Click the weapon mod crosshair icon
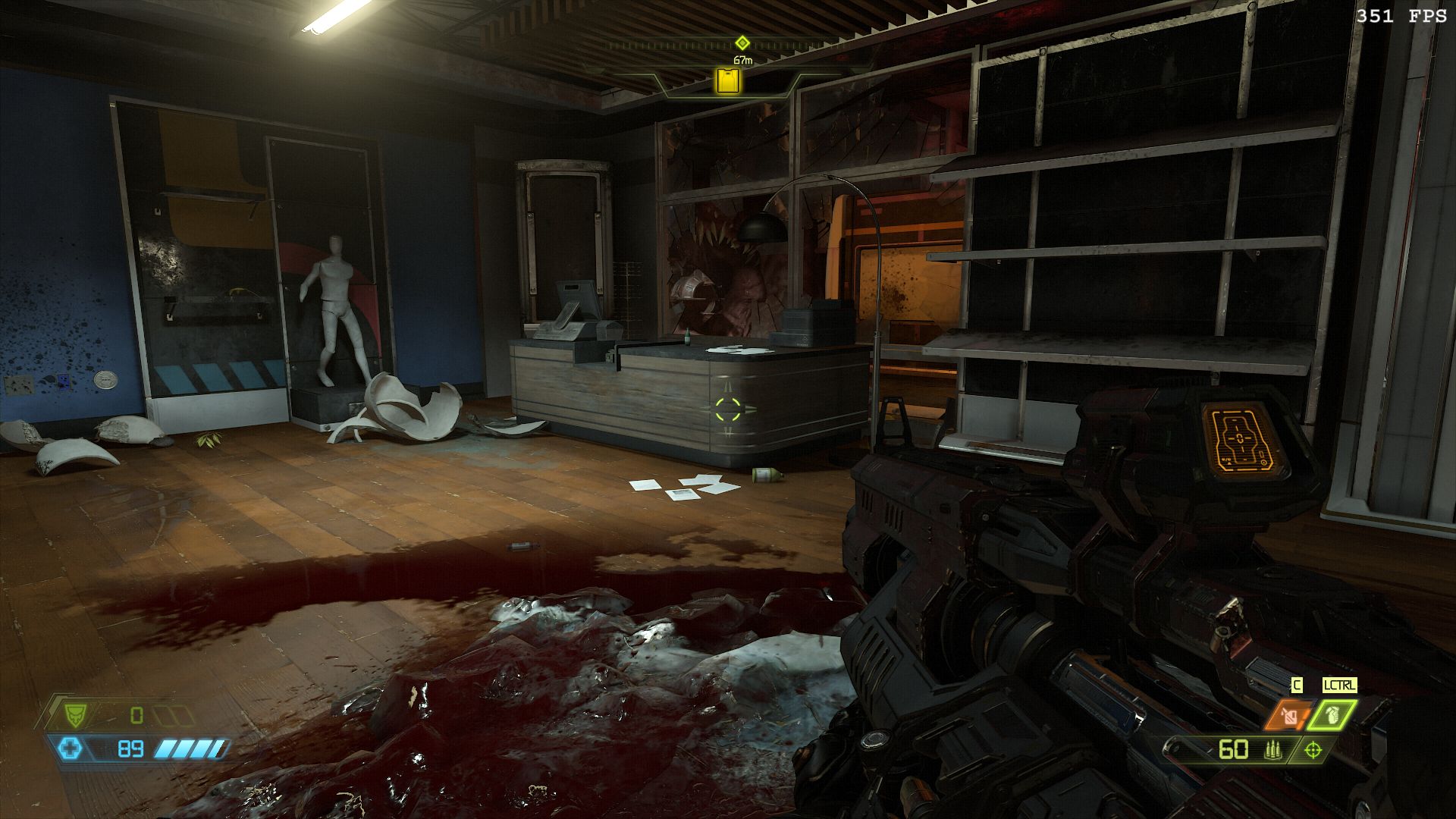This screenshot has height=819, width=1456. click(1313, 750)
